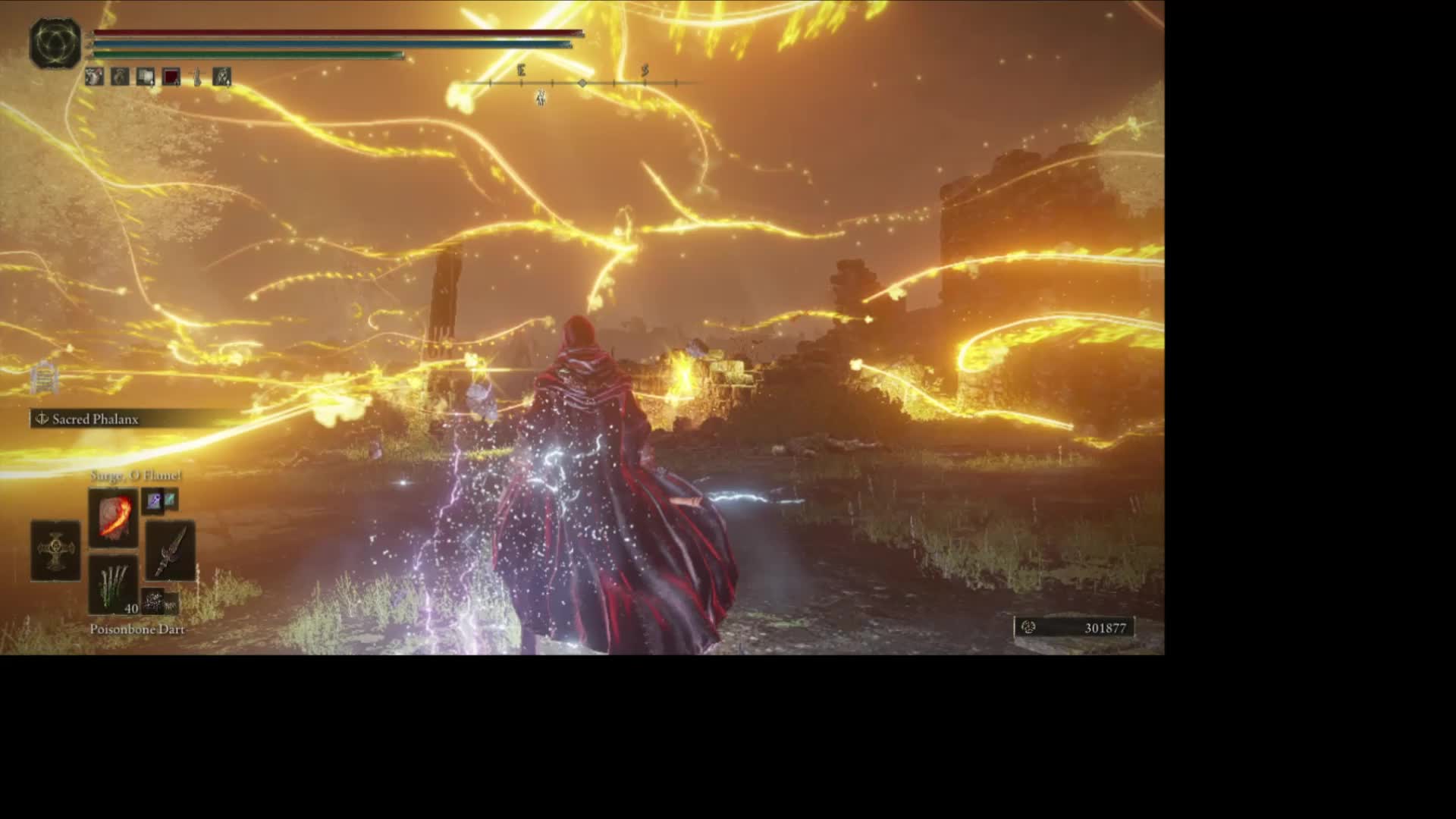
Task: Click the cross-shaped sacred seal slot
Action: coord(55,551)
